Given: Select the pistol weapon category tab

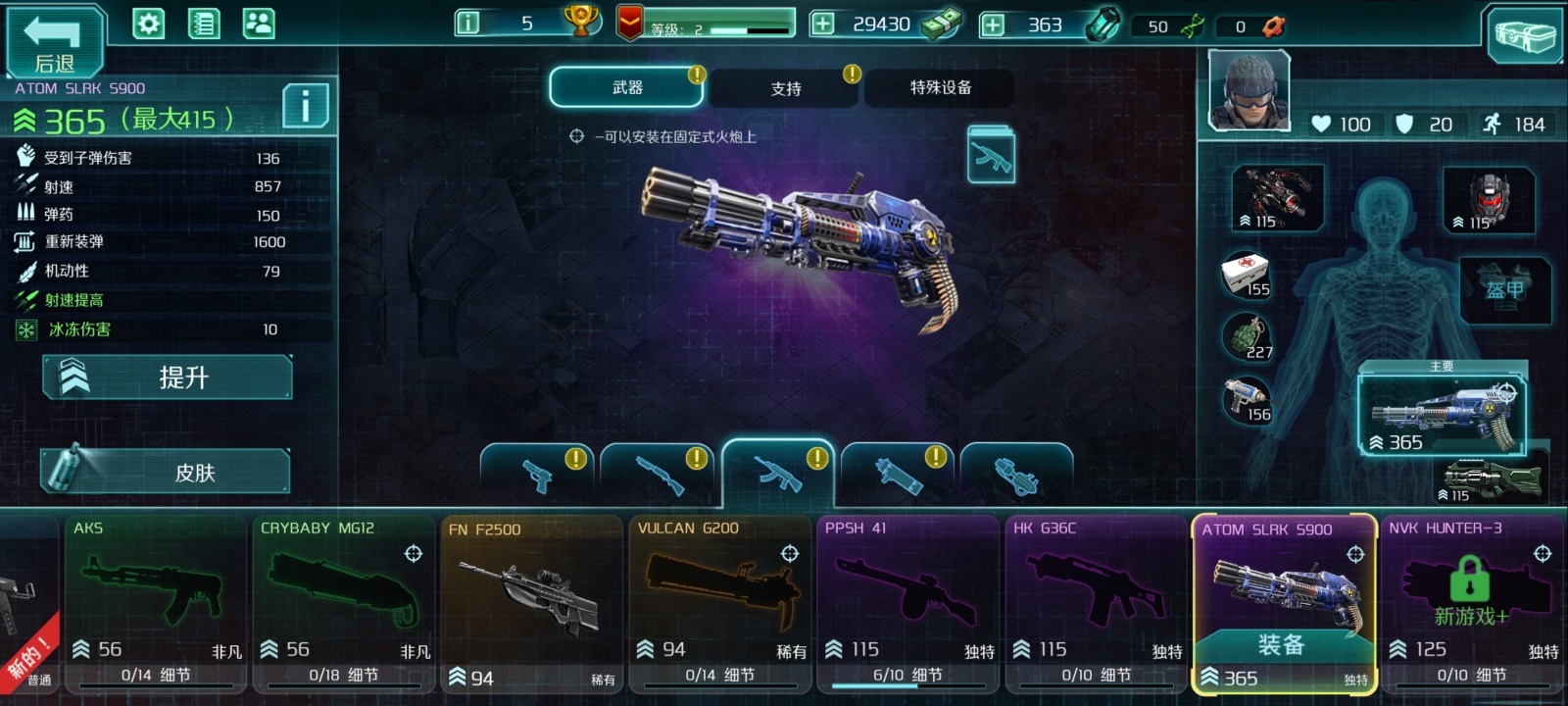Looking at the screenshot, I should click(538, 475).
